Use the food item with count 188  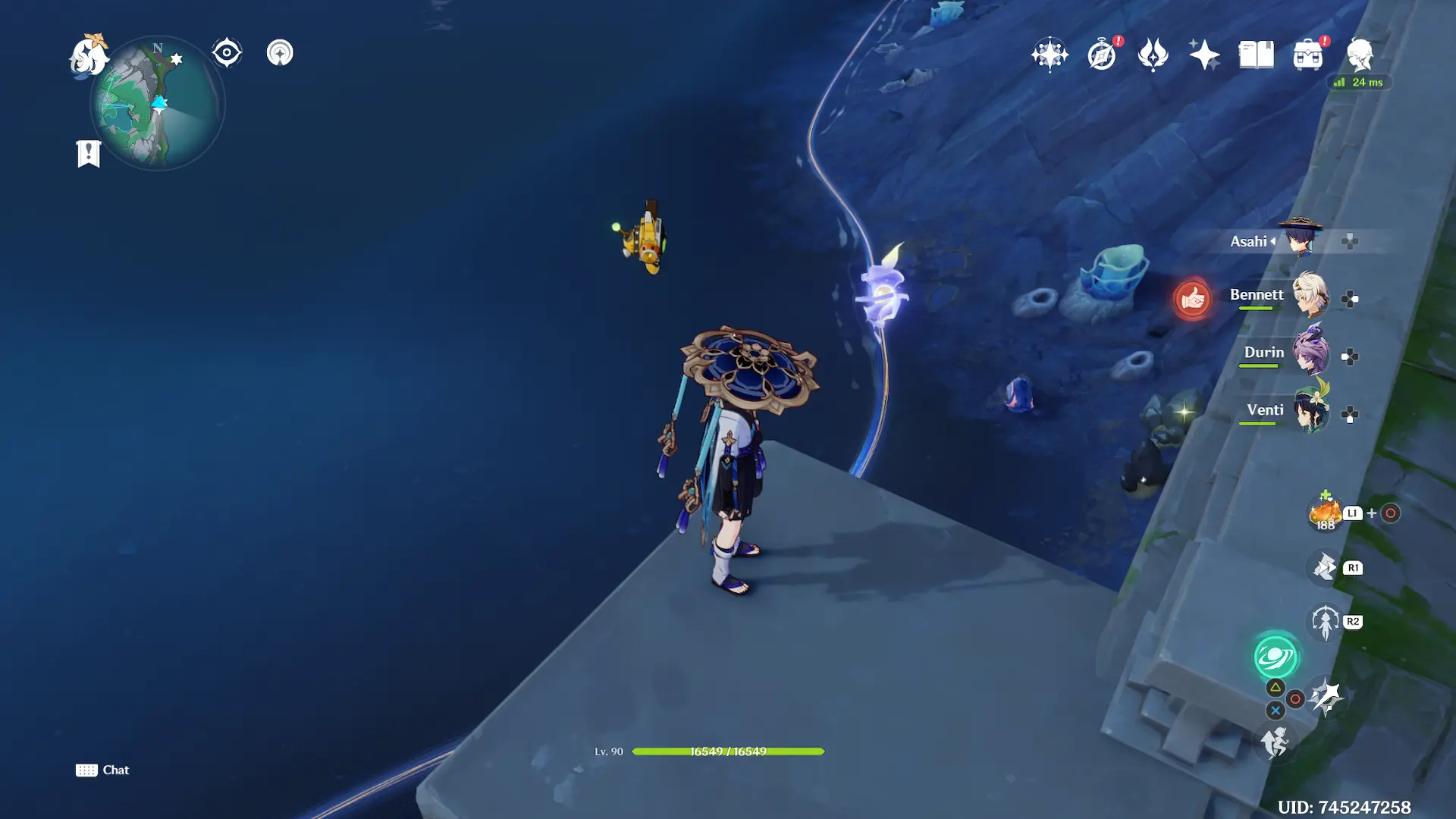point(1325,513)
